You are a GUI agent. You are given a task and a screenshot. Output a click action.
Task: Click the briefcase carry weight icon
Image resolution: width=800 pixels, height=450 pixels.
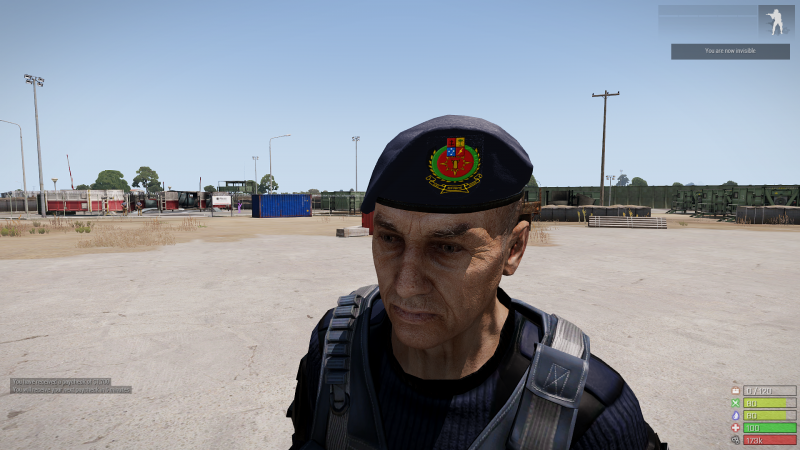tap(736, 391)
